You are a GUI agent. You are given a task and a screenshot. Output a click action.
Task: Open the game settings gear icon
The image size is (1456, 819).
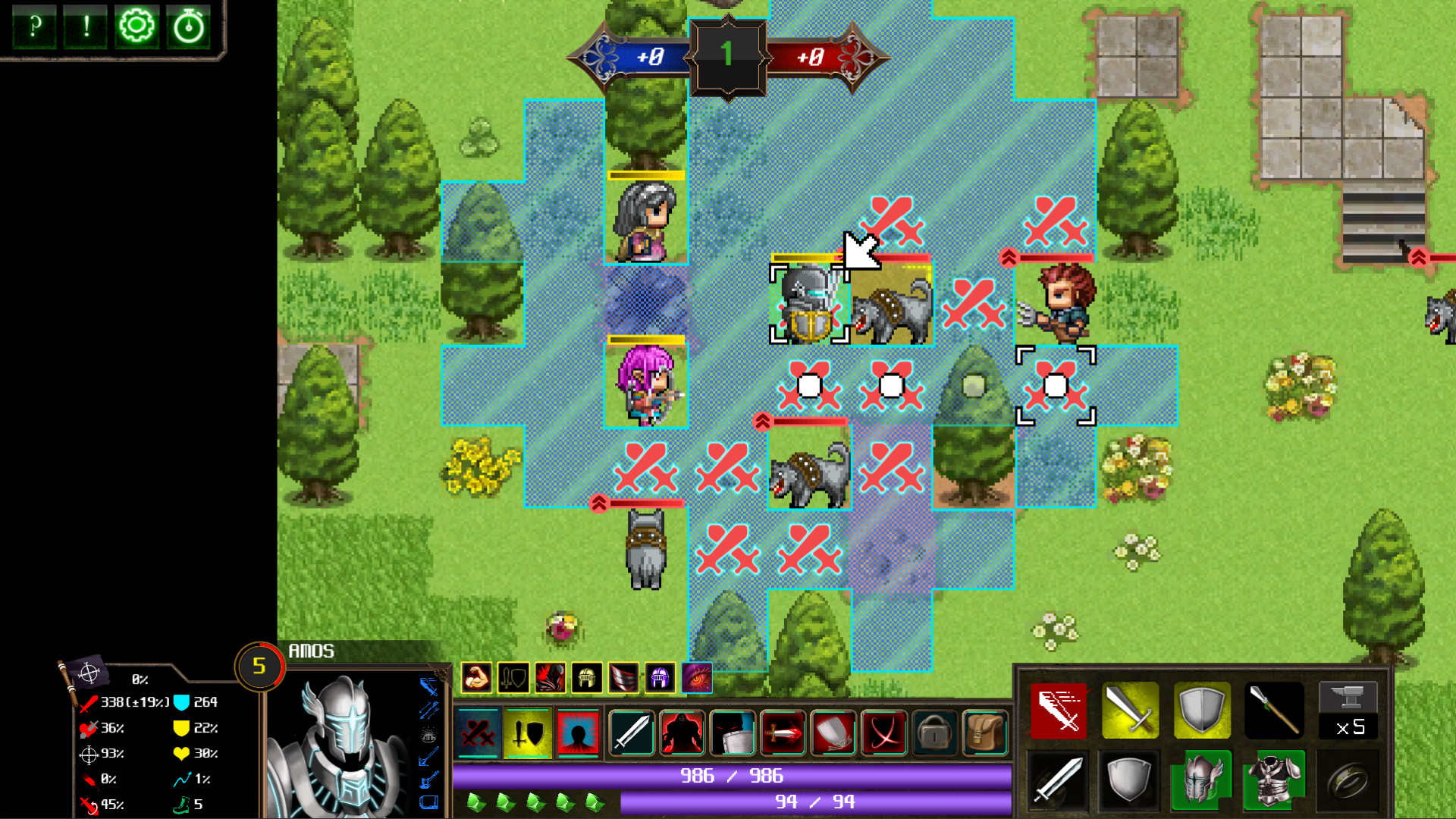(136, 27)
